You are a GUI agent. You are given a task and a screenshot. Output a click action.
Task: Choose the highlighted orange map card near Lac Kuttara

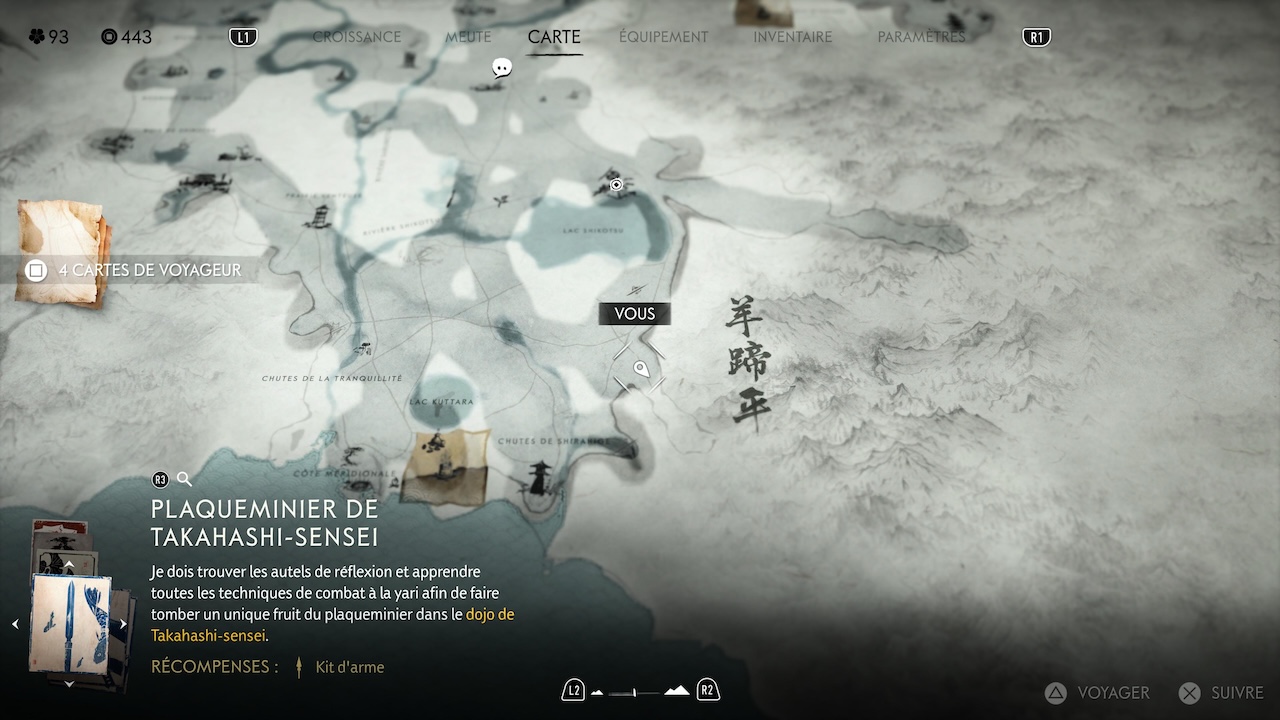pyautogui.click(x=445, y=466)
